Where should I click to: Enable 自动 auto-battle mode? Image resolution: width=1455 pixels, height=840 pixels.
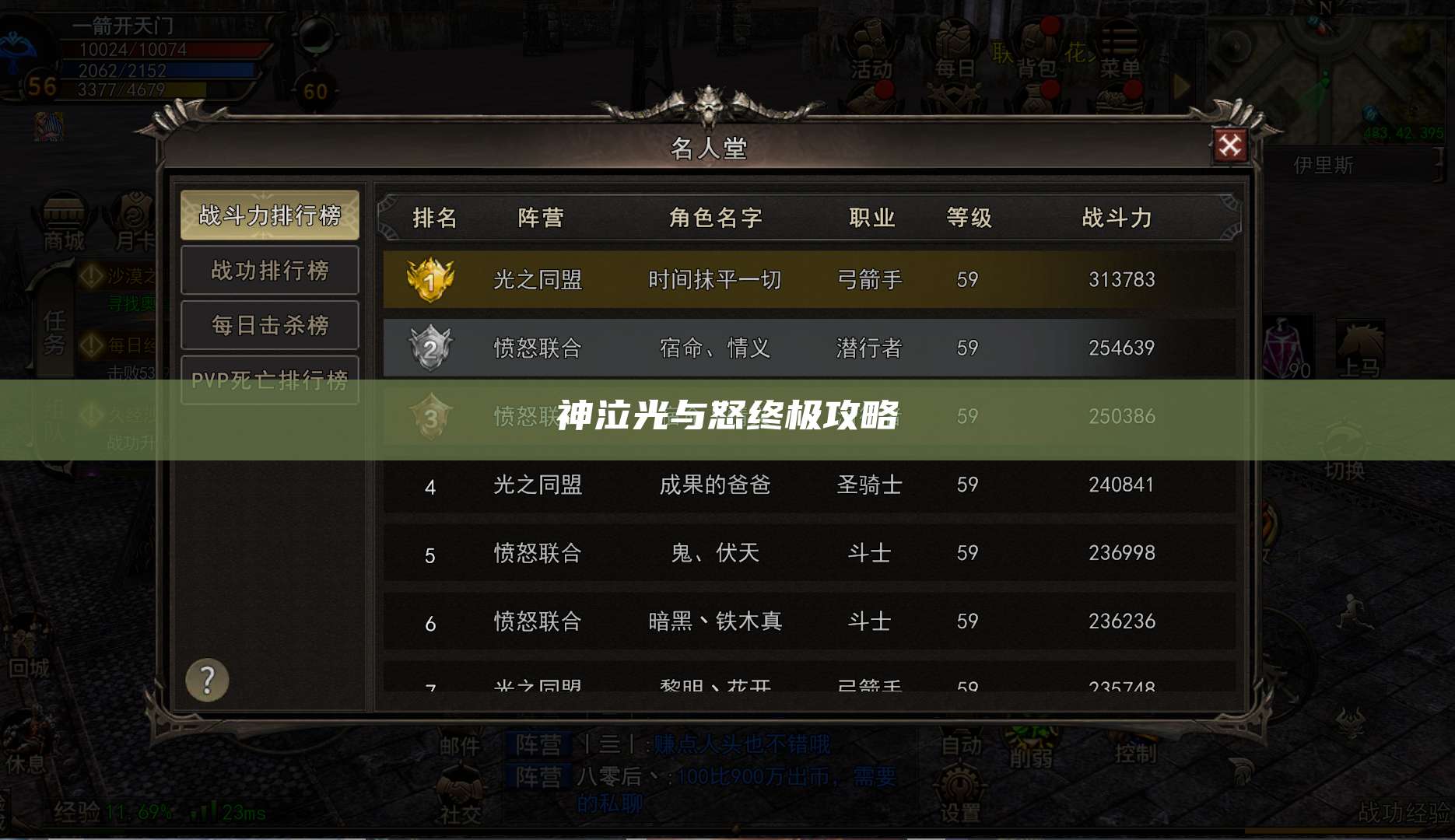point(962,739)
